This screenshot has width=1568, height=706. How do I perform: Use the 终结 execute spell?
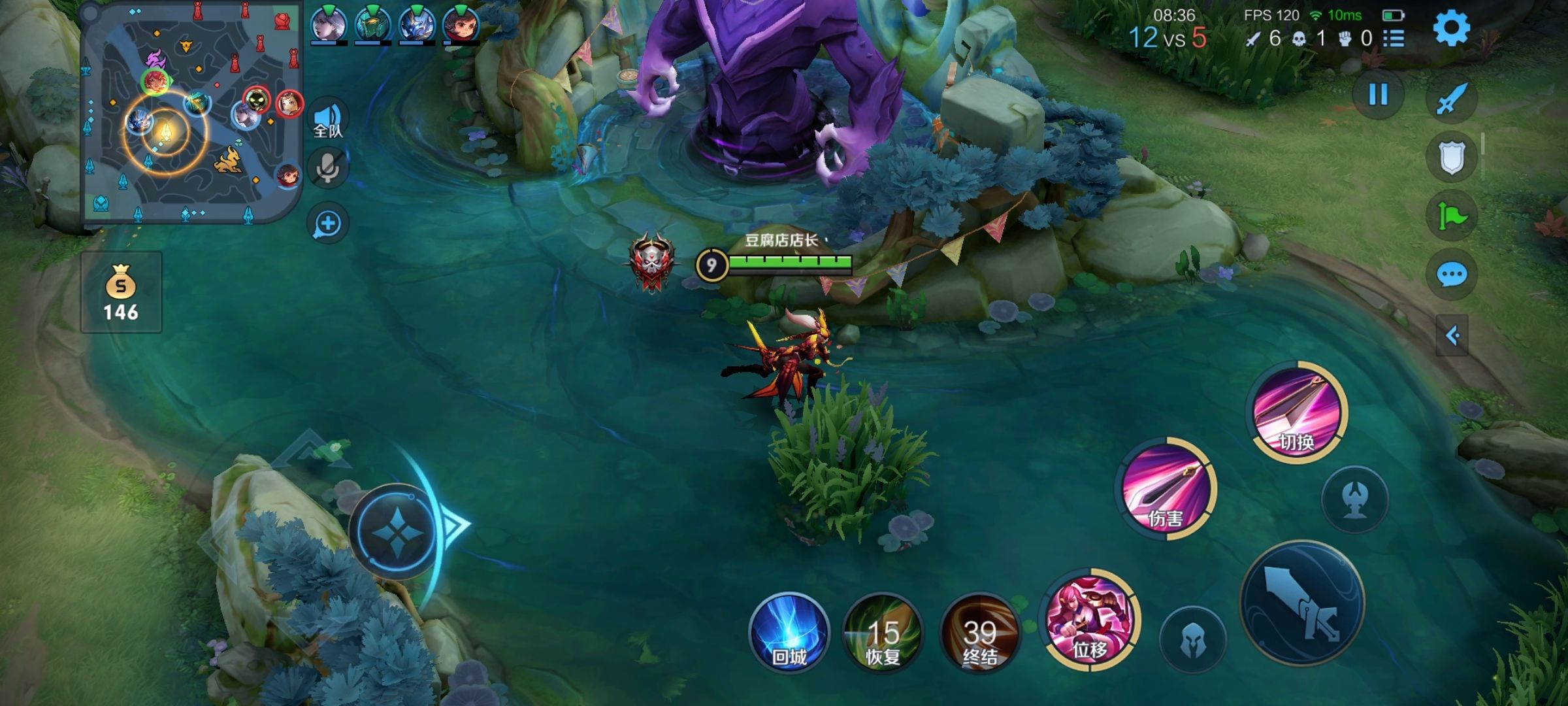[979, 633]
